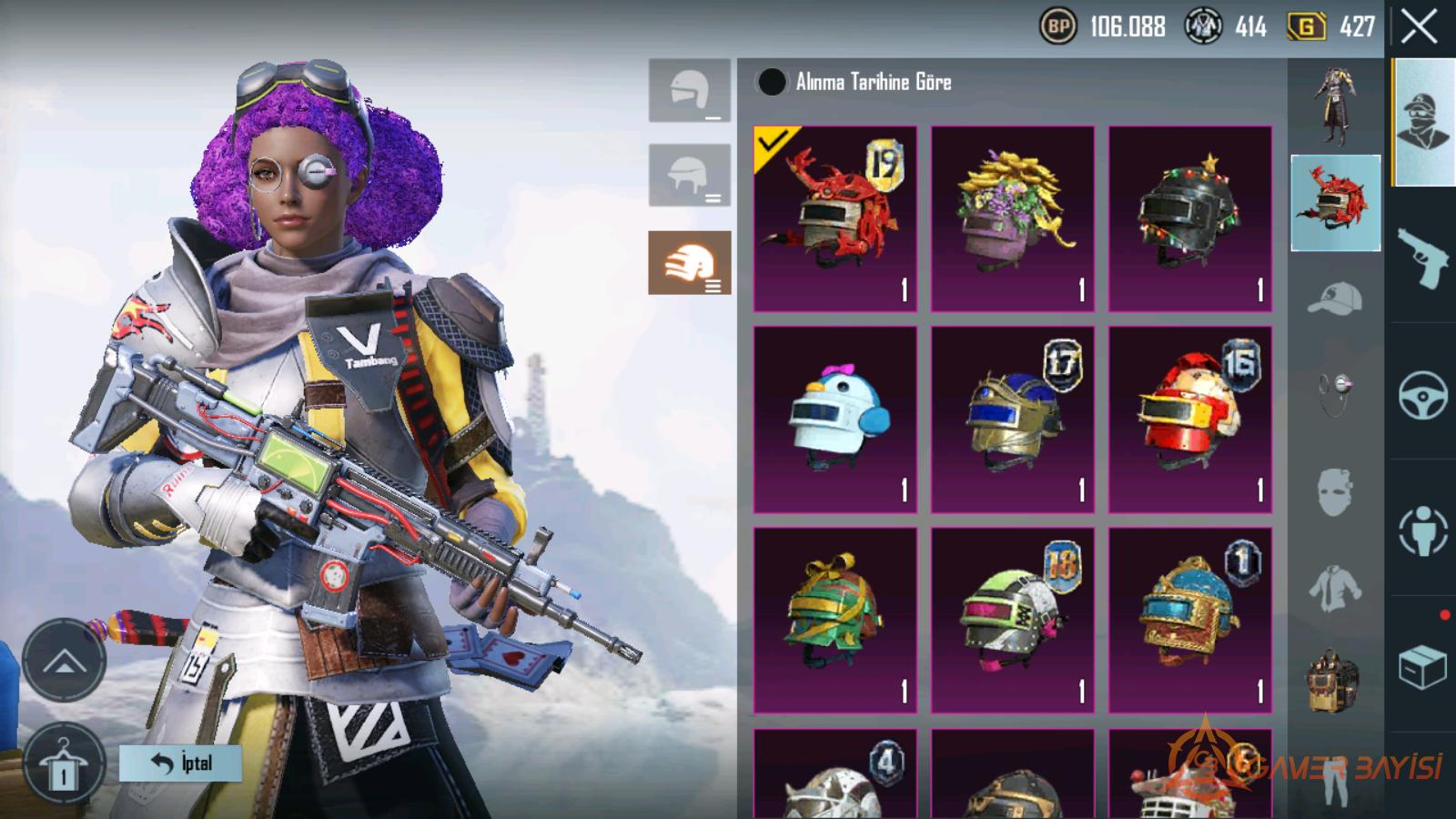Pick the white penguin helmet with pink bow
Screen dimensions: 1456x819
click(x=835, y=420)
